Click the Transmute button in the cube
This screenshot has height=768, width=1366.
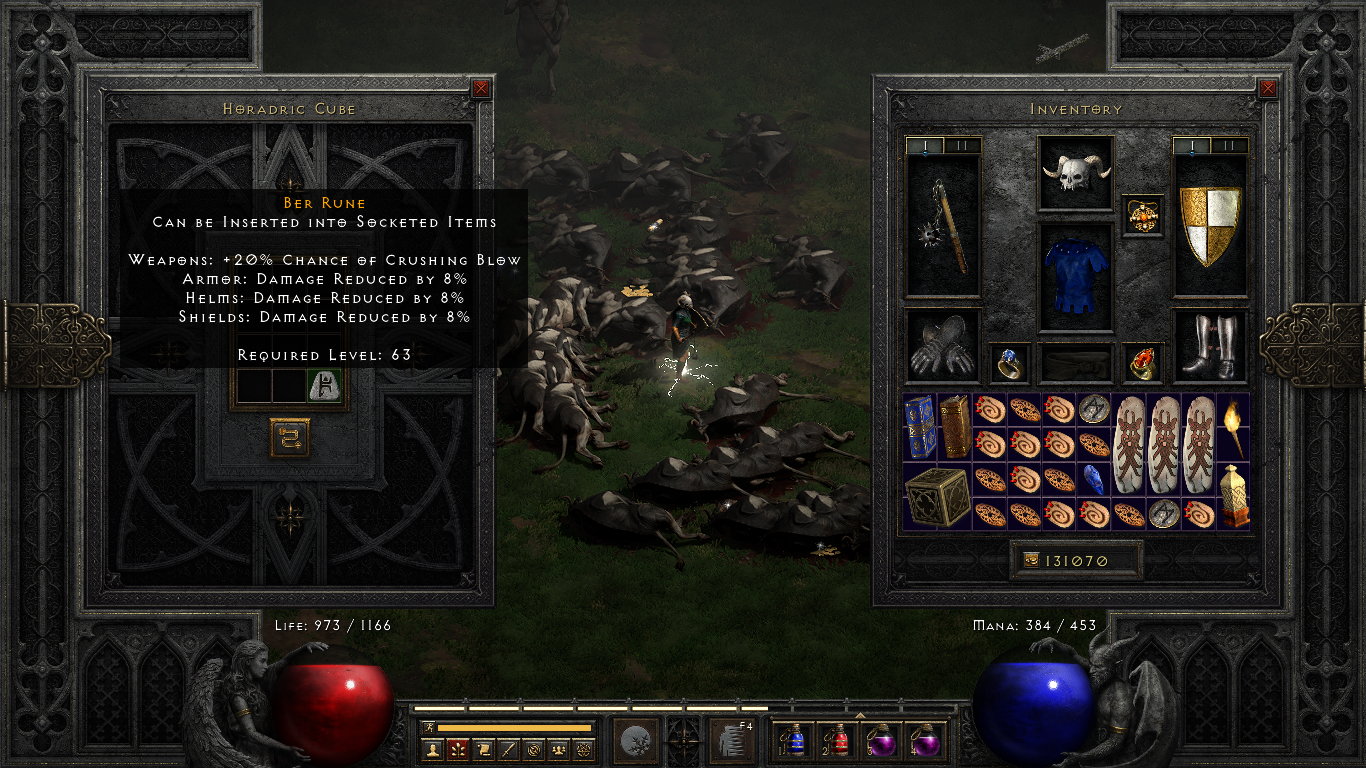(290, 437)
